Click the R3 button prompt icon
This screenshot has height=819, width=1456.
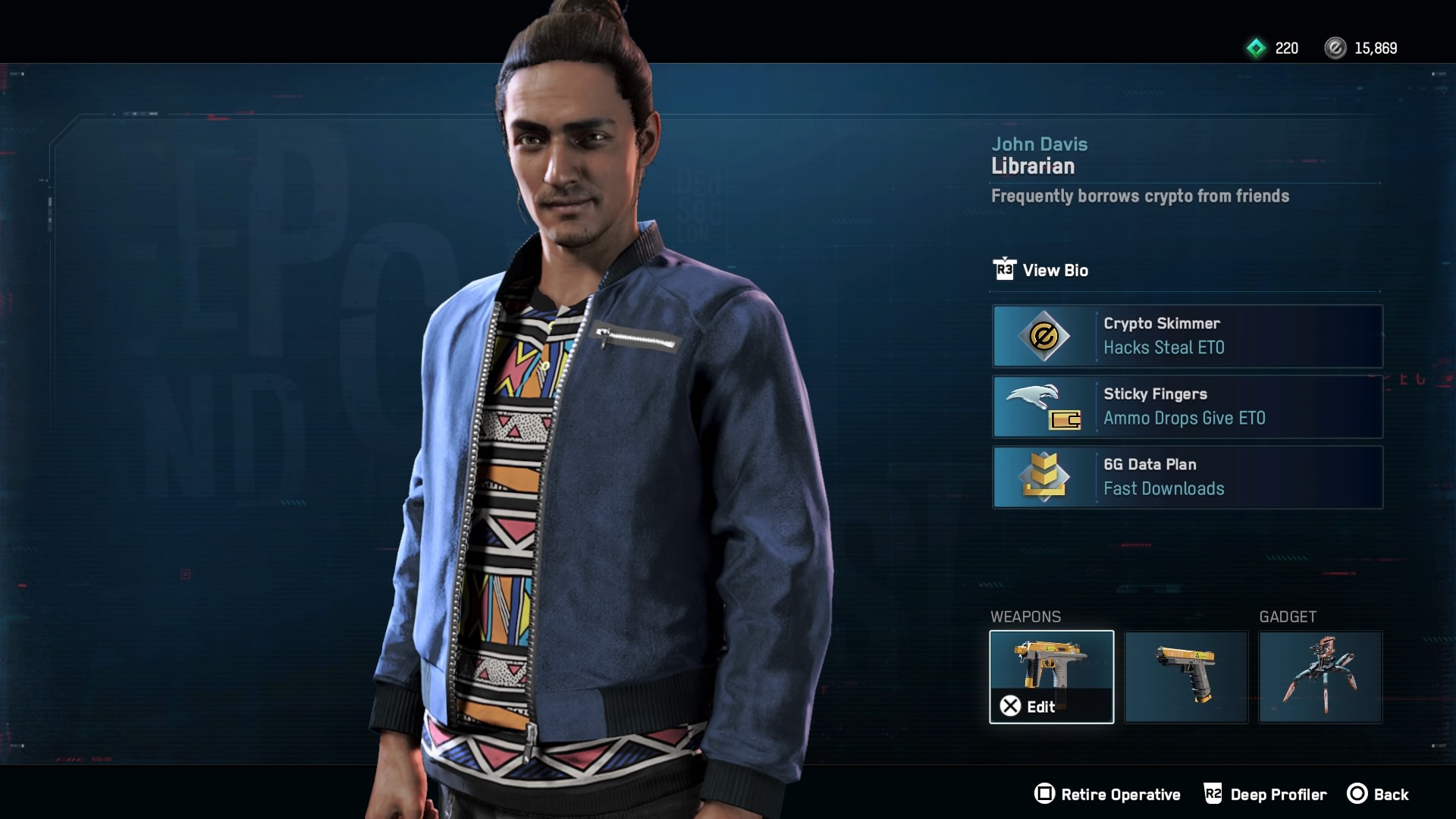(1004, 270)
